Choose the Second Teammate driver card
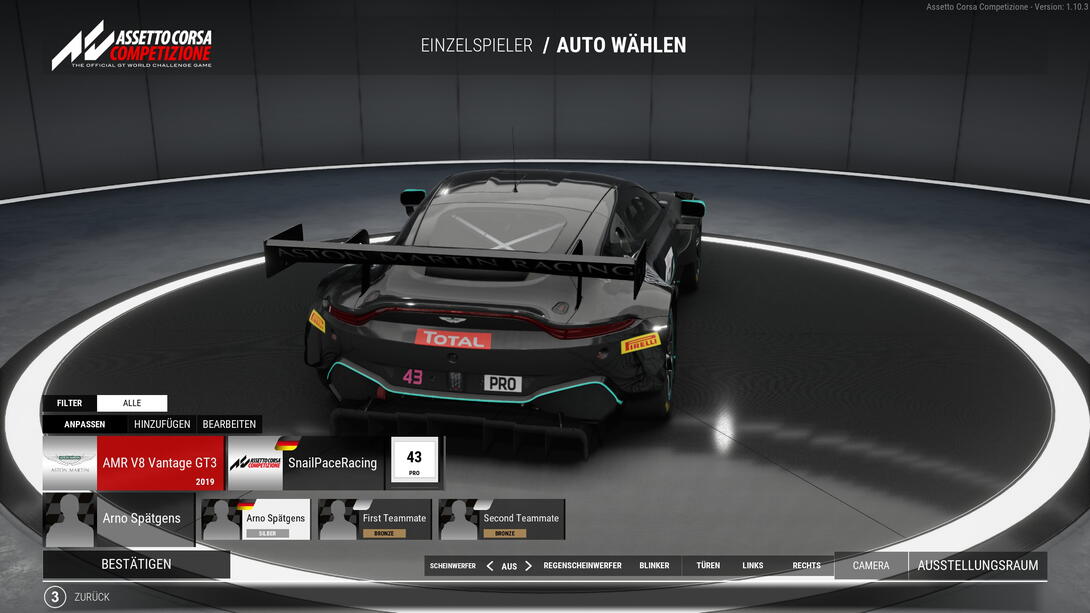Image resolution: width=1090 pixels, height=613 pixels. click(x=501, y=520)
